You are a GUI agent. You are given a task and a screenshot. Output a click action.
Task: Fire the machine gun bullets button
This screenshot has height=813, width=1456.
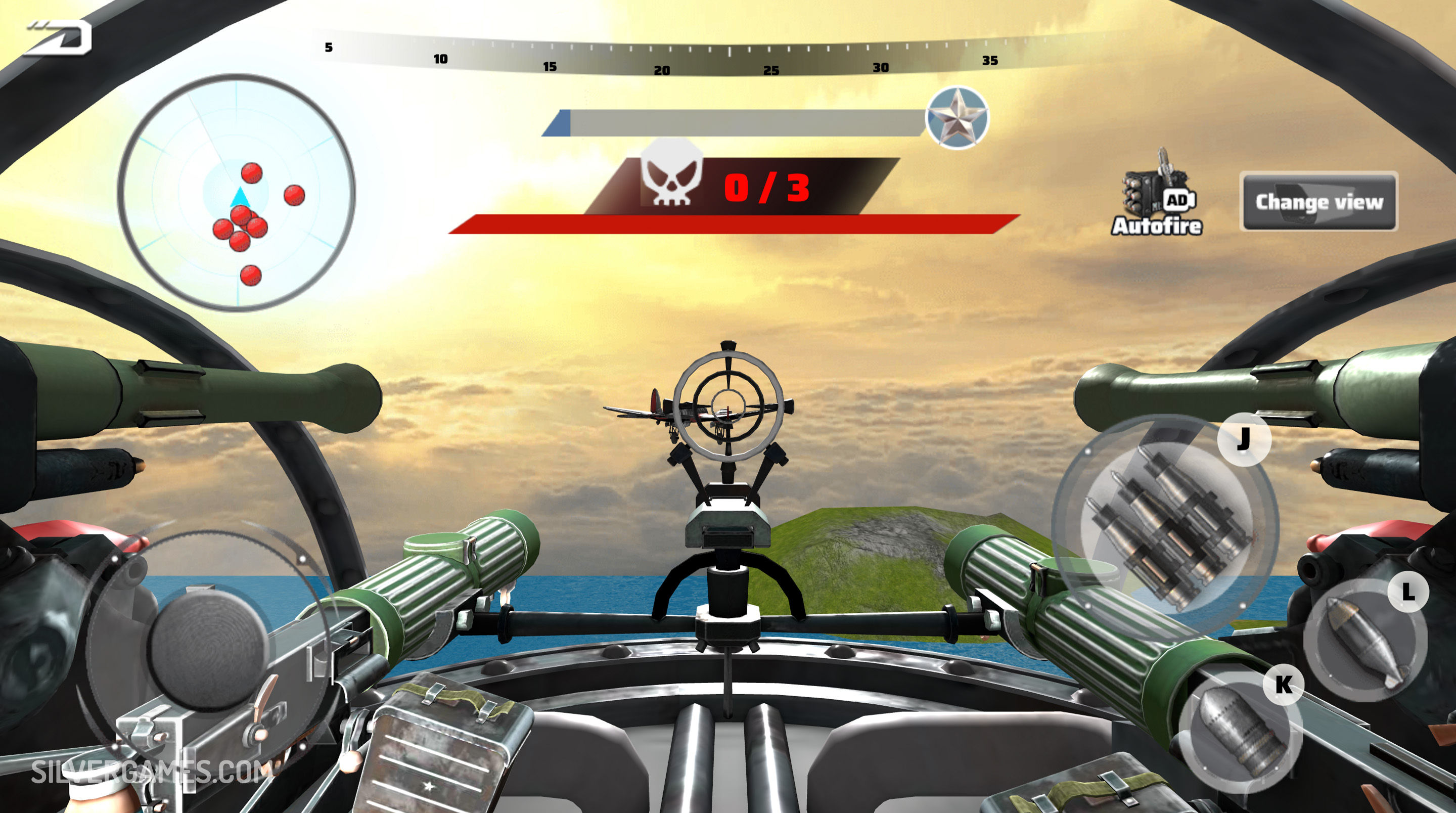tap(1166, 529)
